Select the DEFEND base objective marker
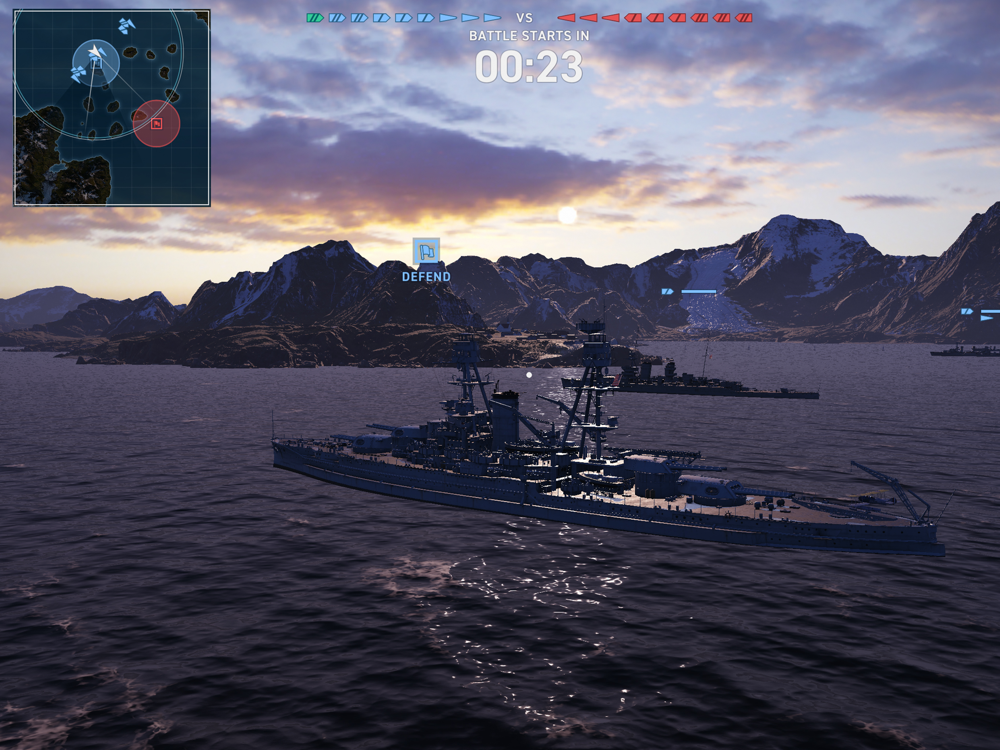 (x=426, y=251)
